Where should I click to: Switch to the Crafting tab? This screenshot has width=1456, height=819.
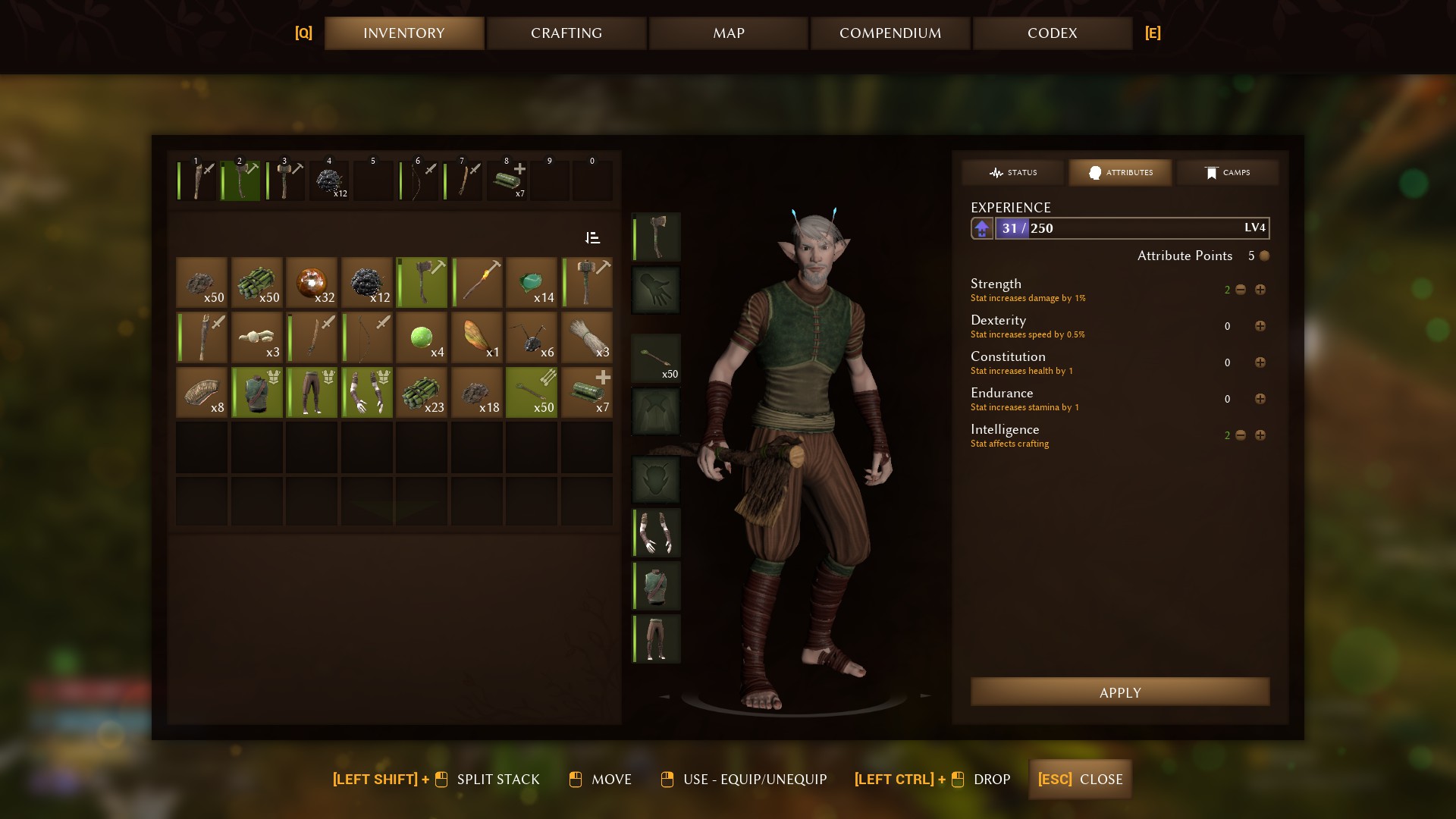[x=566, y=33]
